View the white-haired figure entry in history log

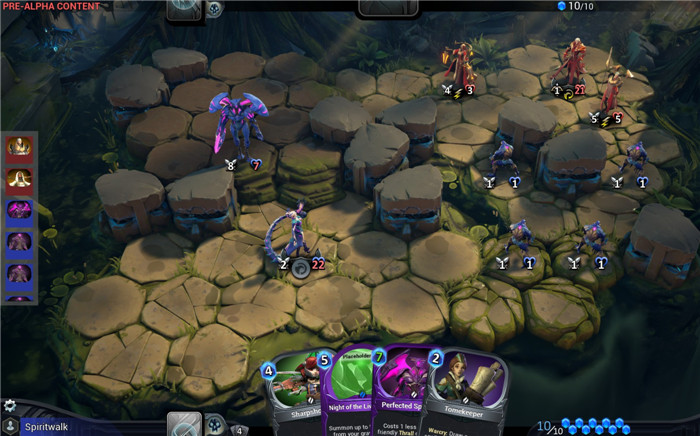pyautogui.click(x=20, y=180)
